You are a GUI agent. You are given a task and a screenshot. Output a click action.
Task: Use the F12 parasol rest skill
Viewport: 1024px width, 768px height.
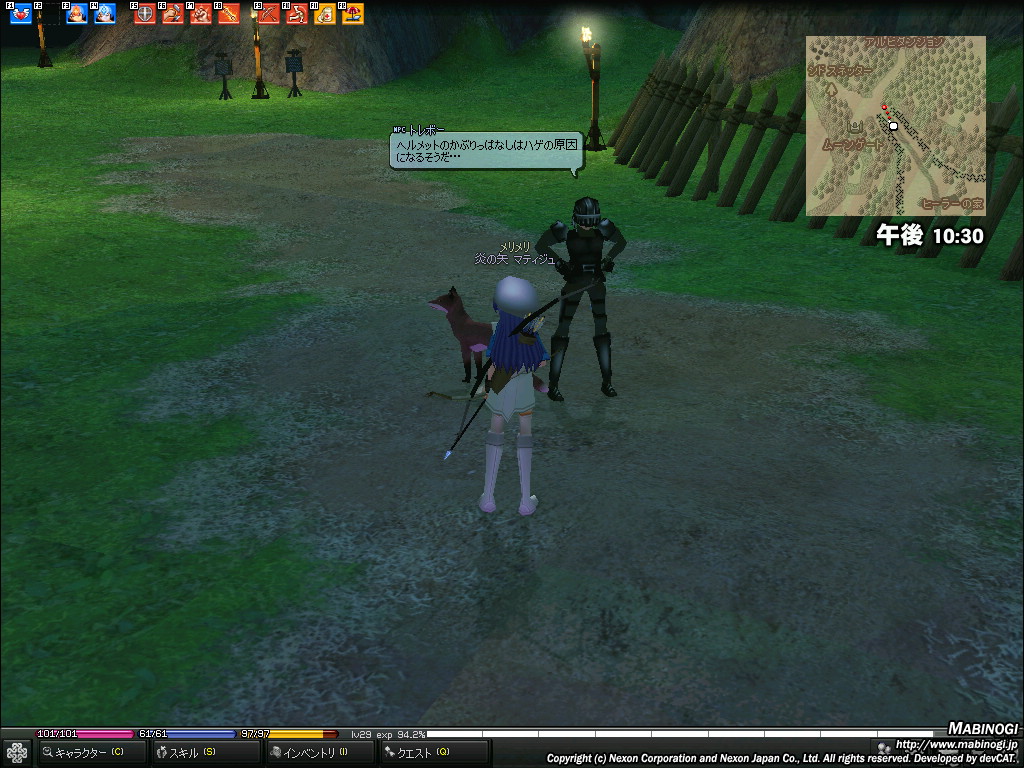click(352, 14)
